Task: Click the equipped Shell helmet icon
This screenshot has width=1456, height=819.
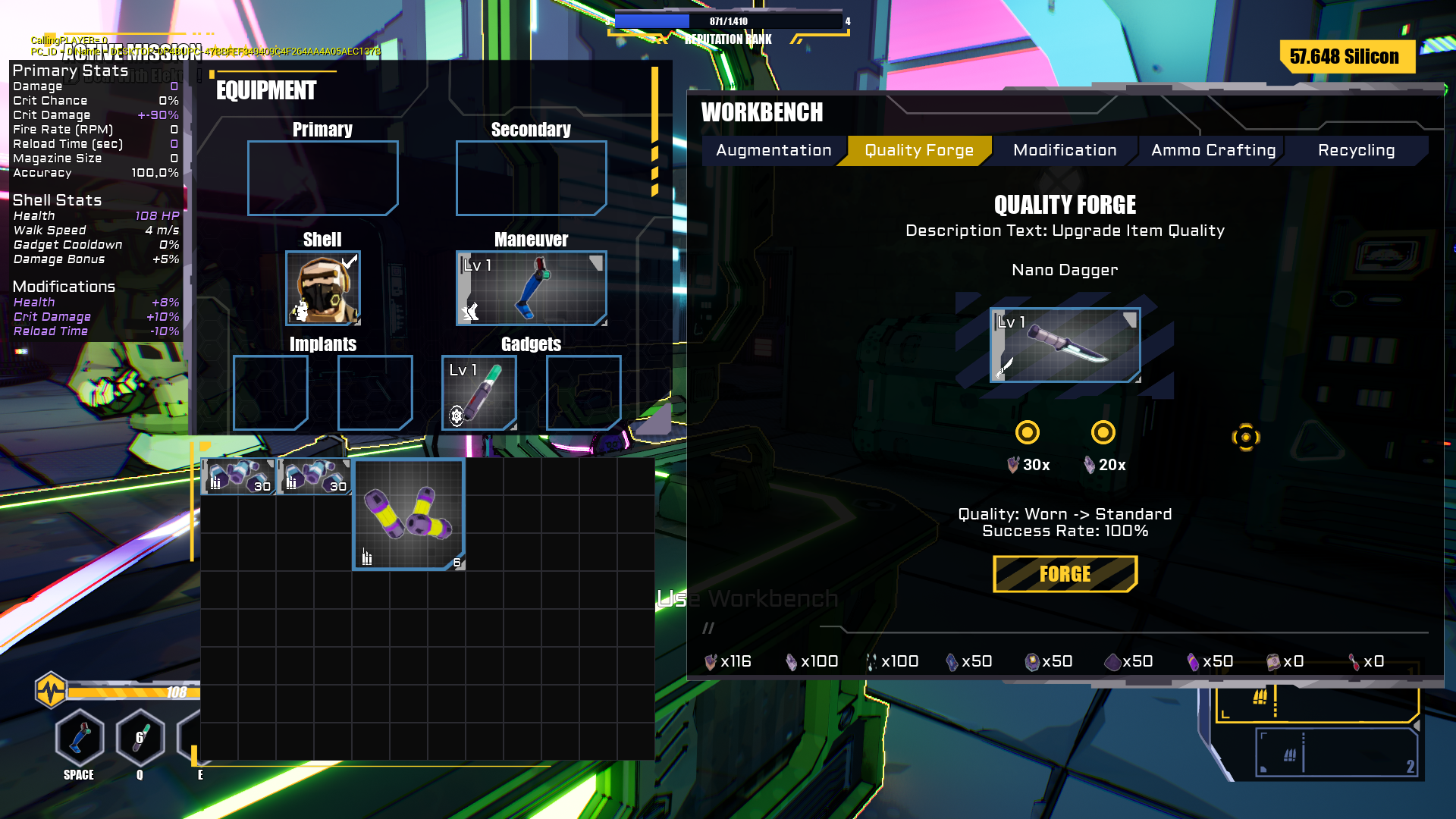Action: [322, 290]
